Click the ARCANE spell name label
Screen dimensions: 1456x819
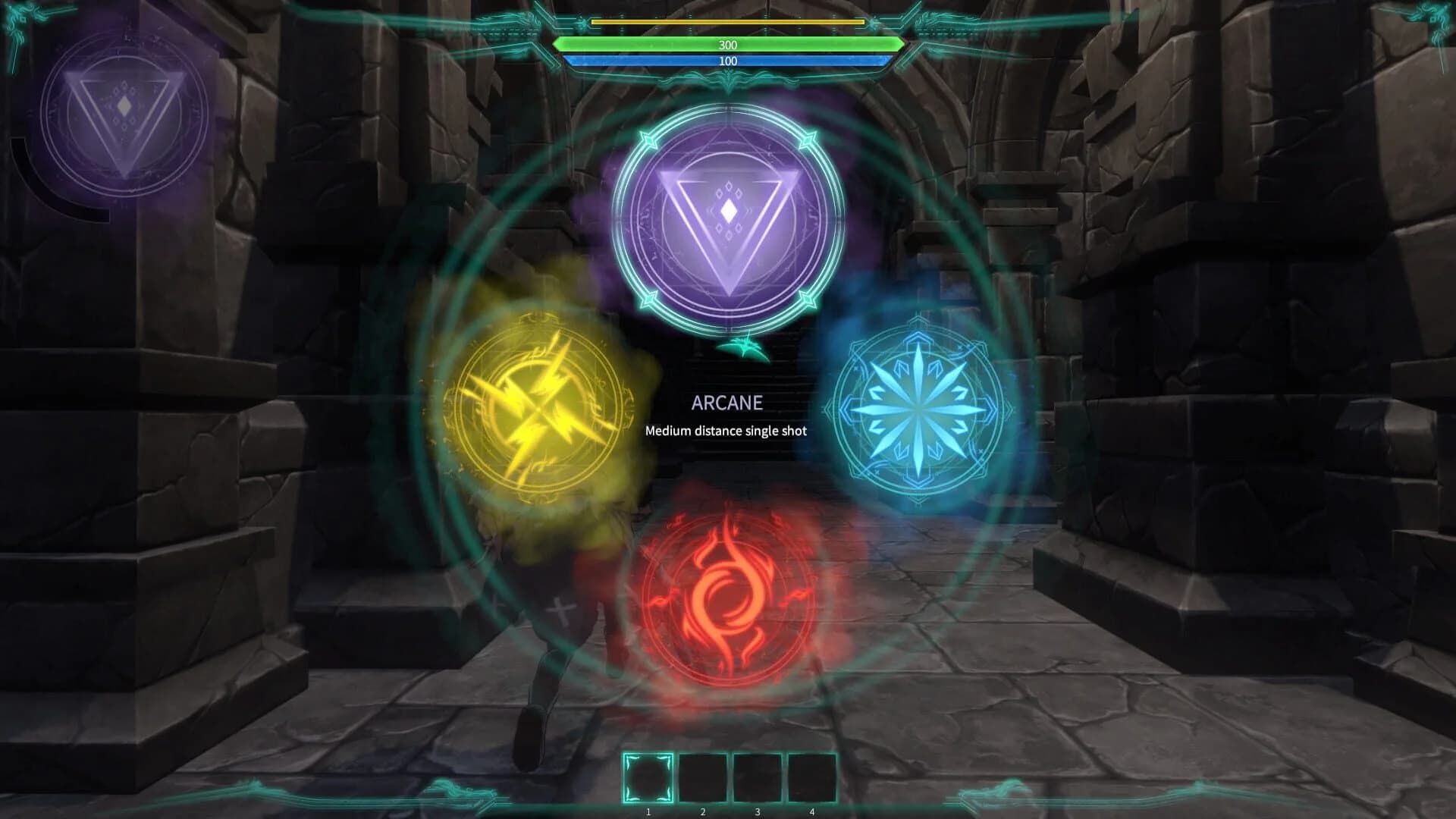coord(727,403)
